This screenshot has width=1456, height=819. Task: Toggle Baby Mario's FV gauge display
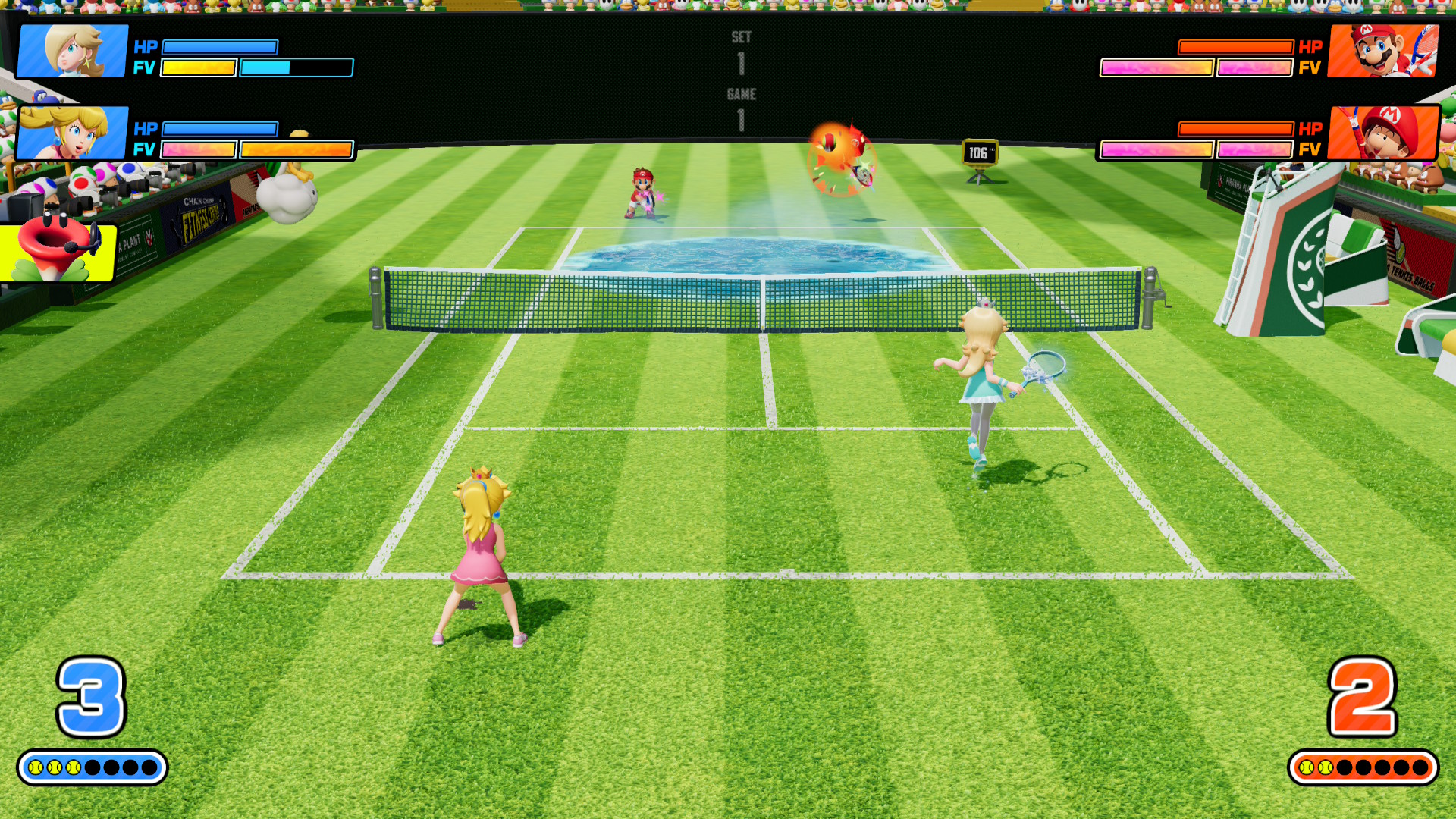coord(1194,151)
